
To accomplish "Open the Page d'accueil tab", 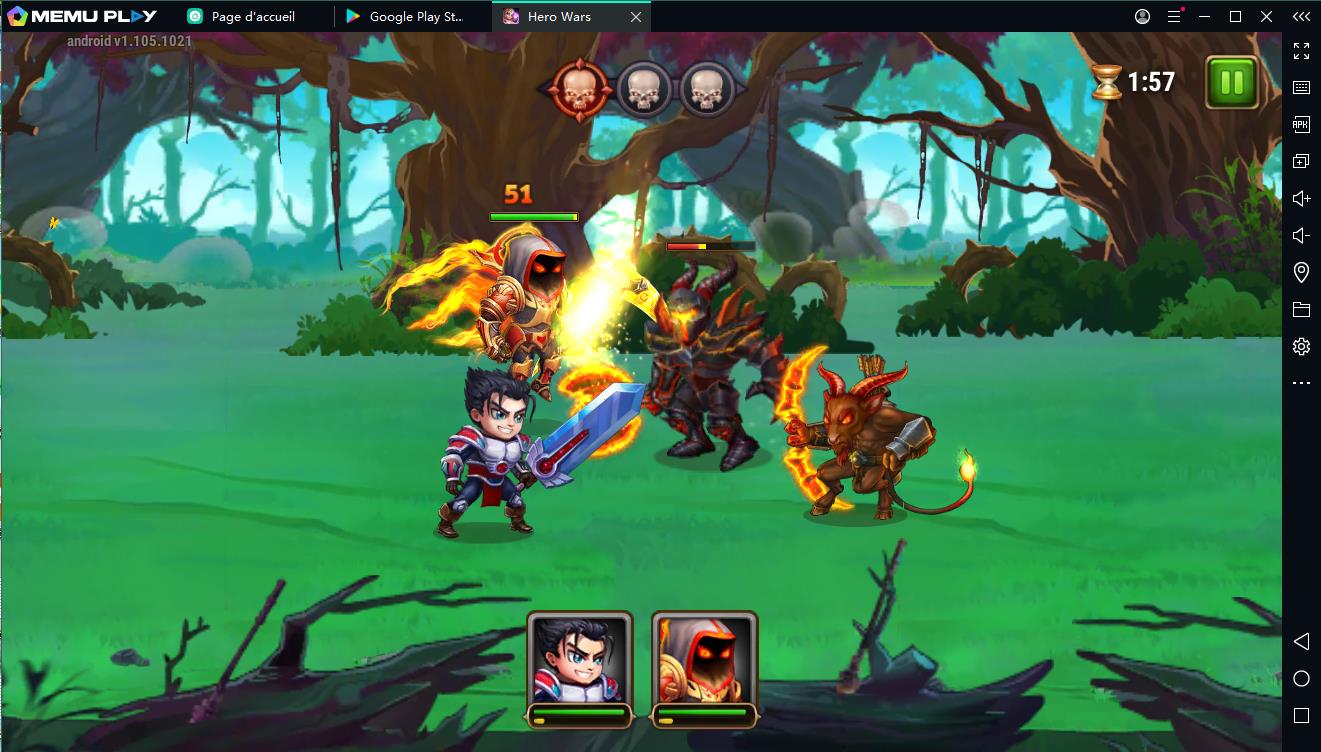I will 252,16.
